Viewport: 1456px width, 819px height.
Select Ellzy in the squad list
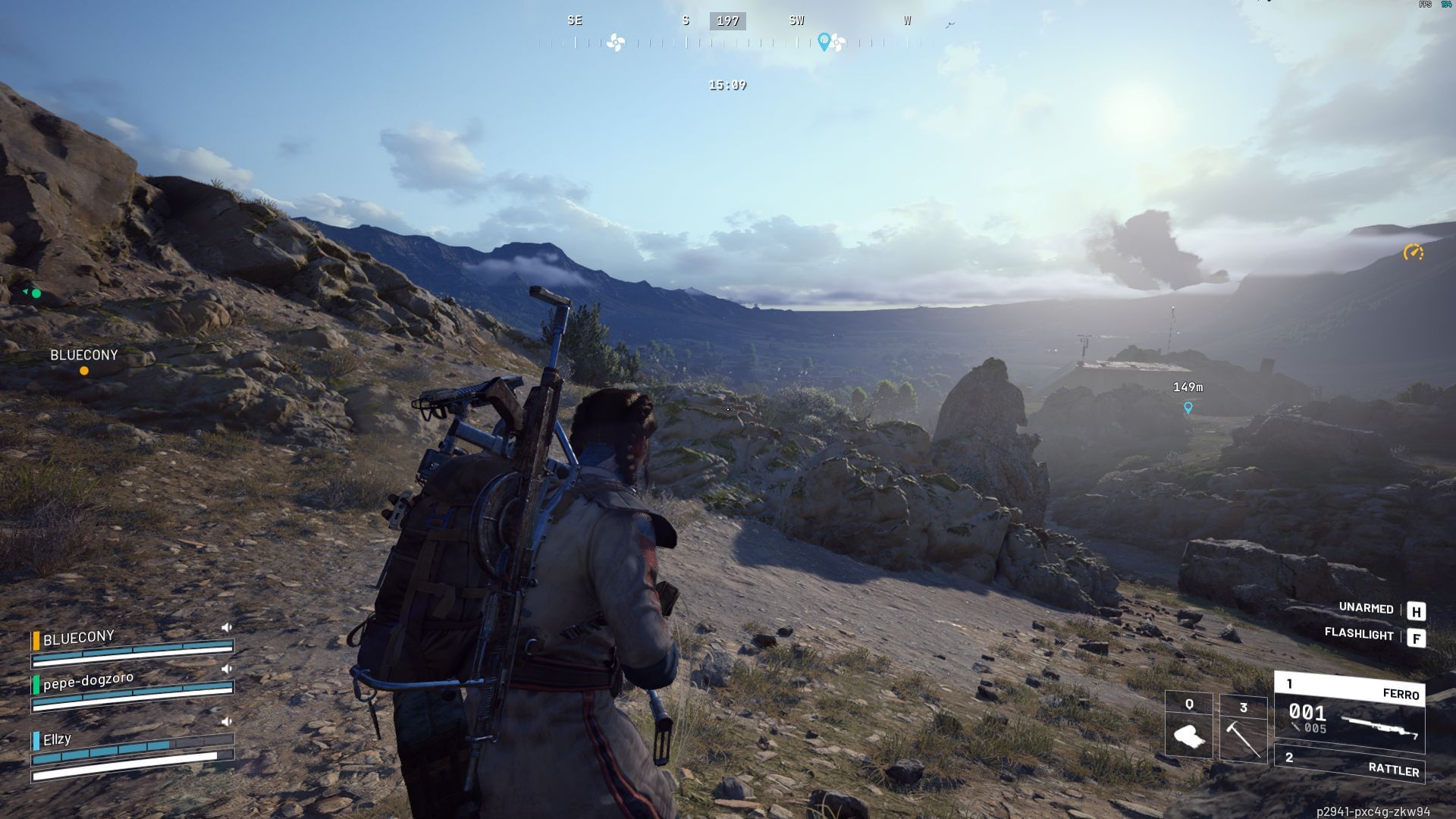[57, 739]
